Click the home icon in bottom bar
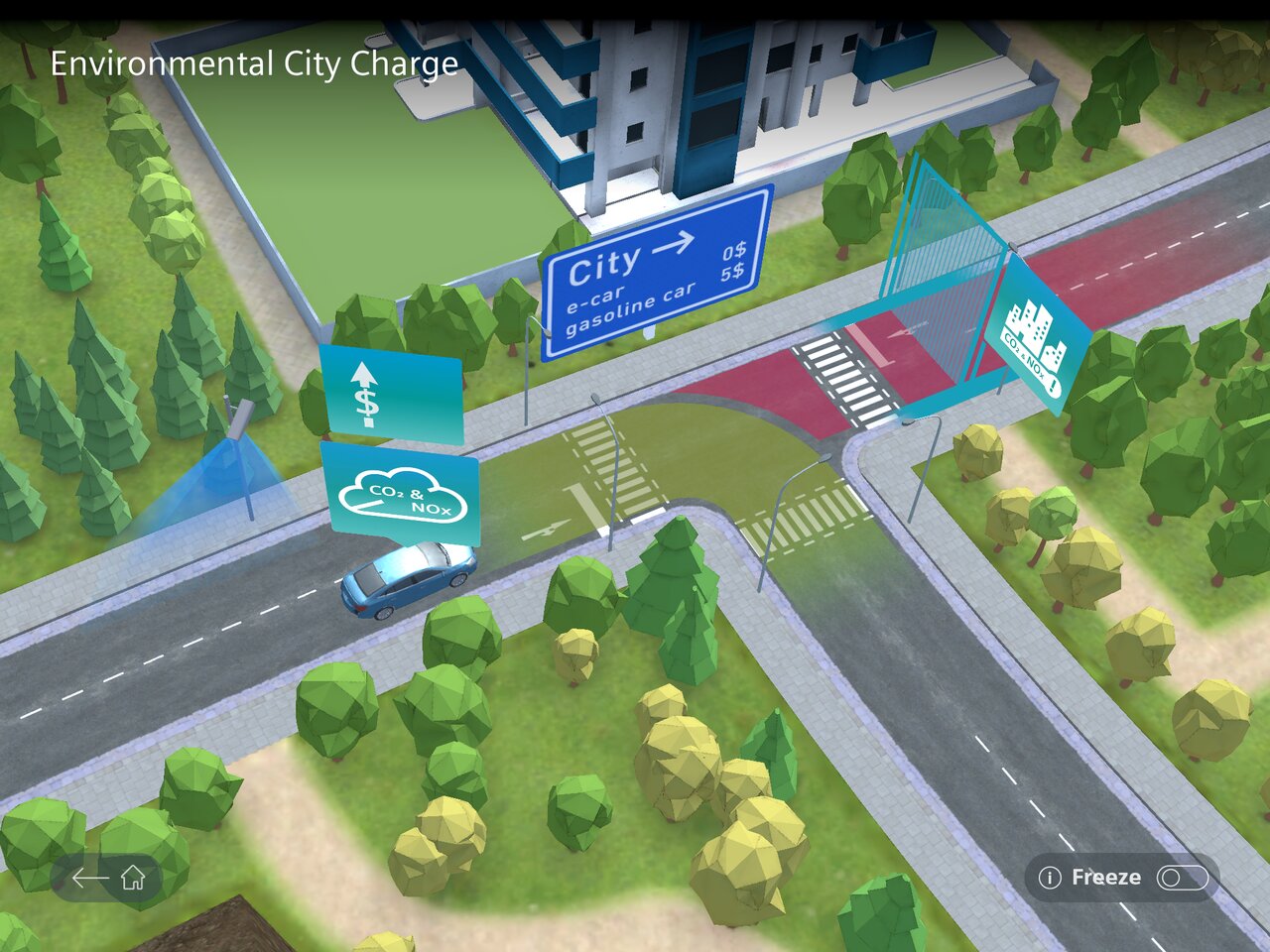The height and width of the screenshot is (952, 1270). click(x=134, y=877)
